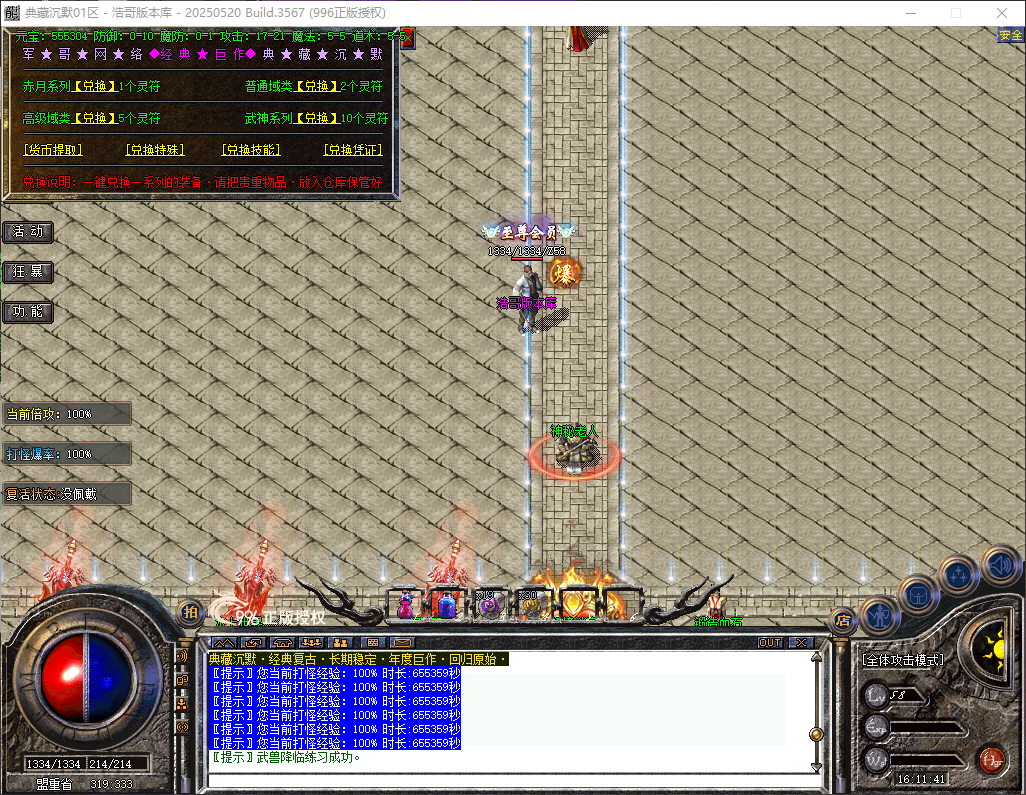Open the 活动 events menu
This screenshot has height=795, width=1026.
[28, 232]
